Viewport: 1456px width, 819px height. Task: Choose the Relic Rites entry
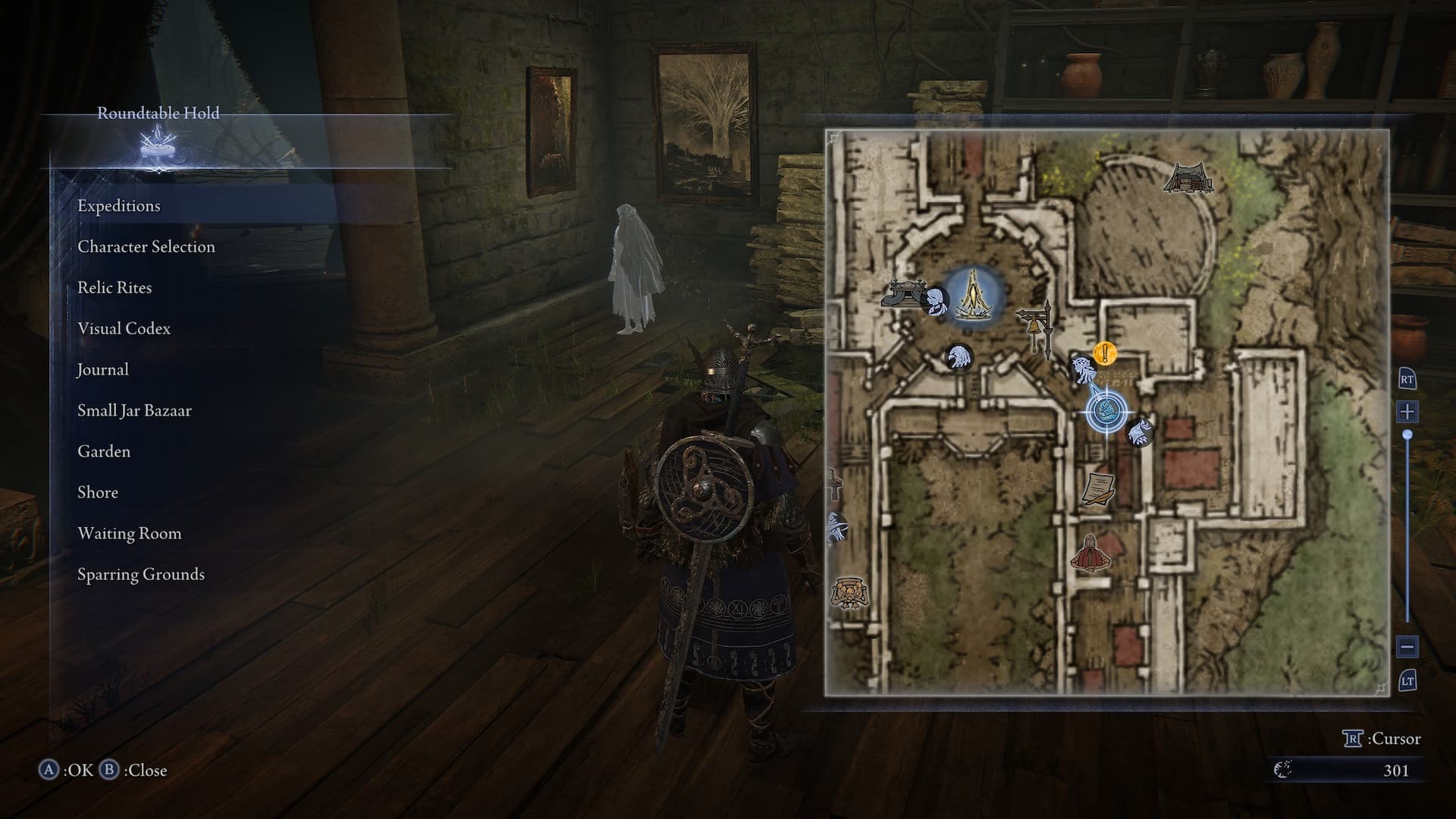coord(115,288)
